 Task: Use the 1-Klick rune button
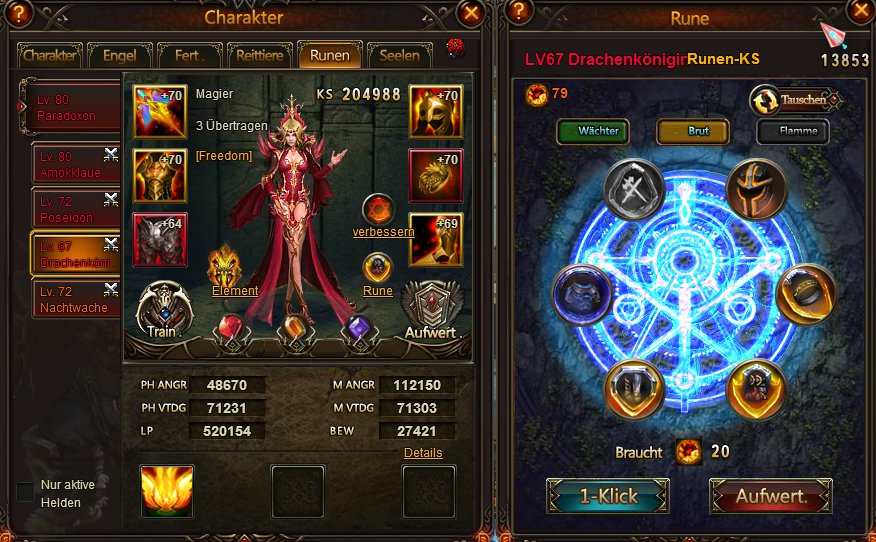[607, 496]
